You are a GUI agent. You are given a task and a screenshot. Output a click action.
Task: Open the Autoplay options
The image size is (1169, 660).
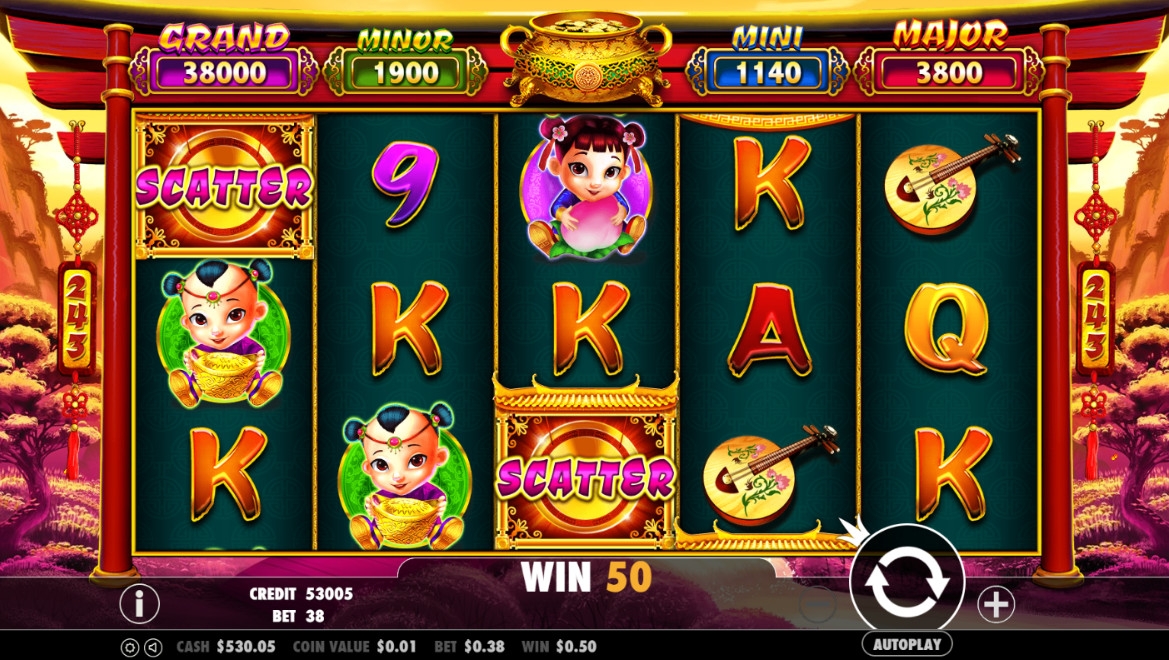pos(906,644)
